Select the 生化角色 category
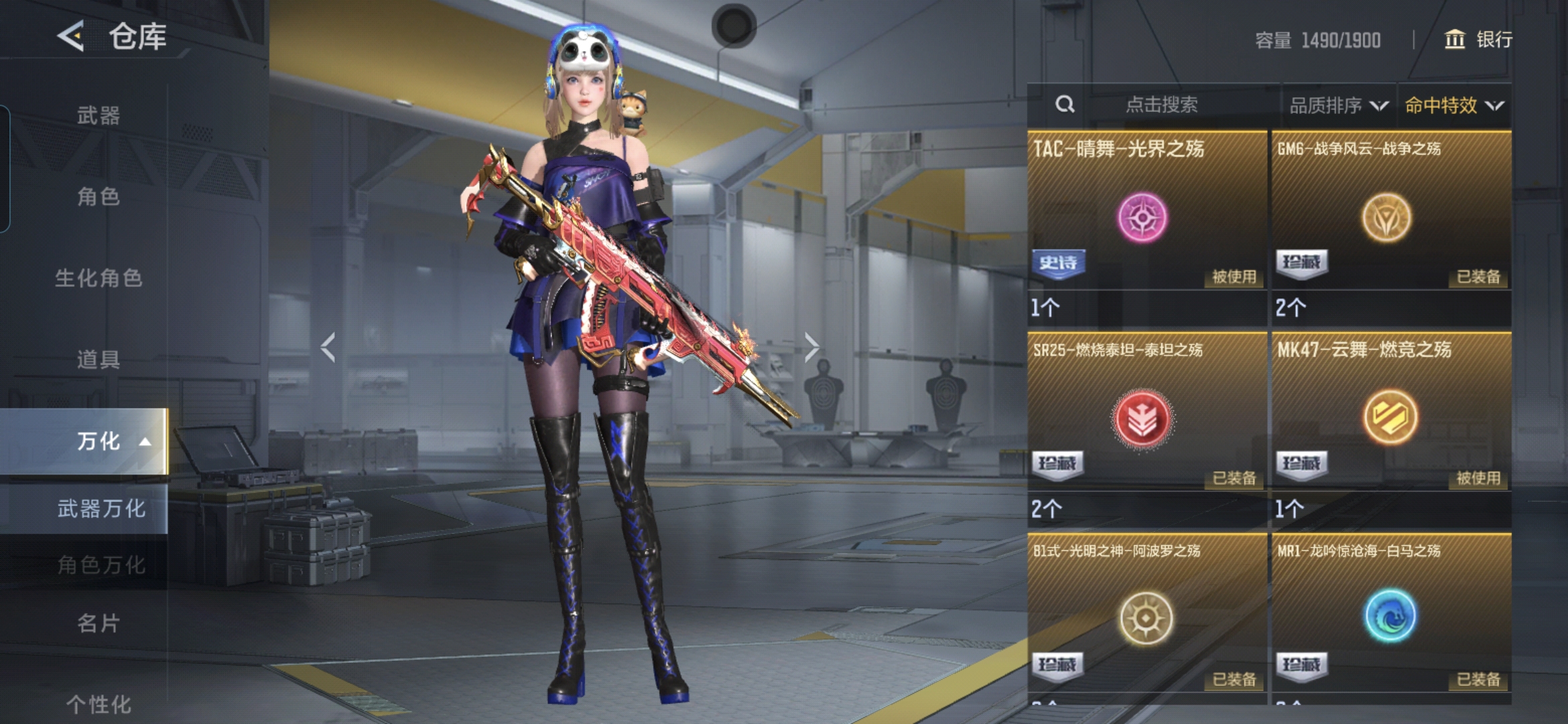This screenshot has width=1568, height=724. 99,278
